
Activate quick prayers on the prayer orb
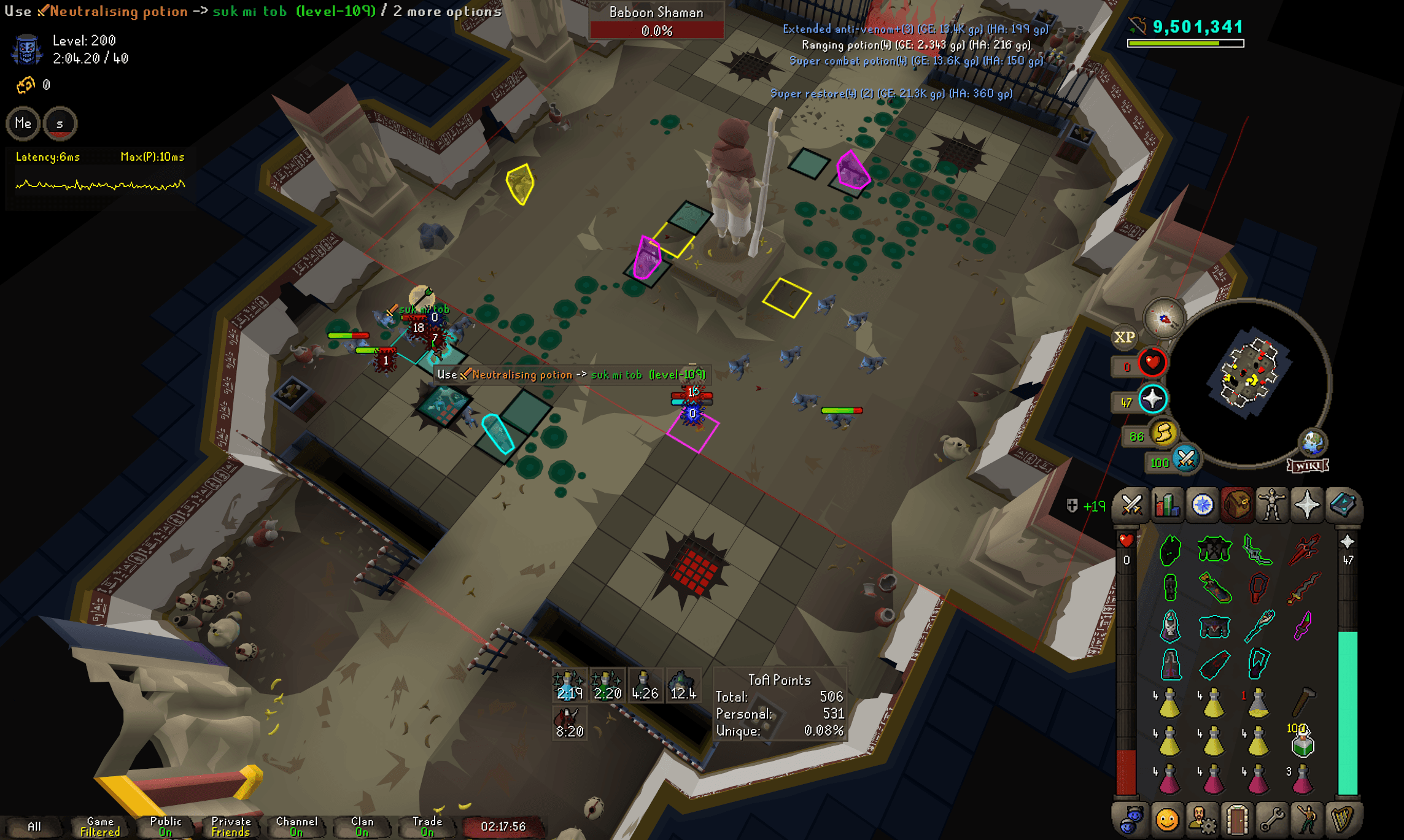[1152, 399]
